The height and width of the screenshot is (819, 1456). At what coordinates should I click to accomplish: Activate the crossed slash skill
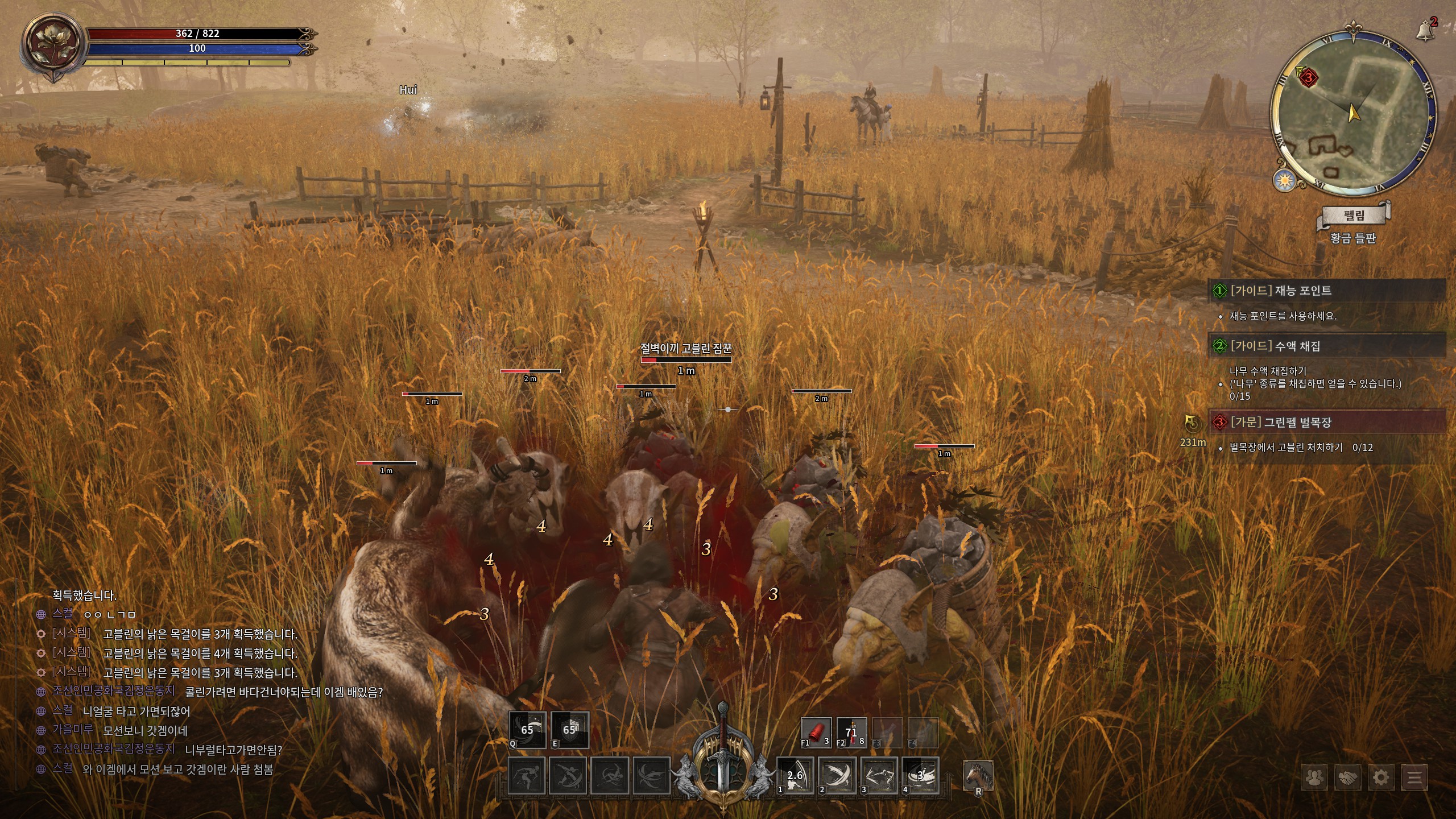pyautogui.click(x=838, y=776)
